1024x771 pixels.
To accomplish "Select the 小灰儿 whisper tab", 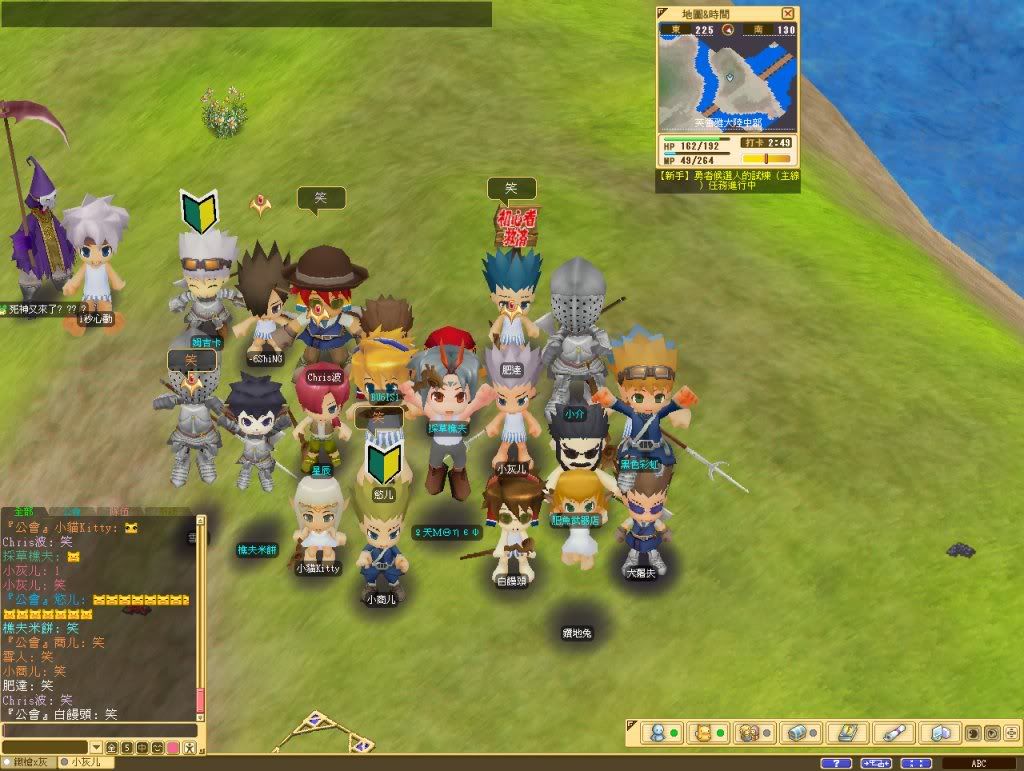I will click(87, 763).
